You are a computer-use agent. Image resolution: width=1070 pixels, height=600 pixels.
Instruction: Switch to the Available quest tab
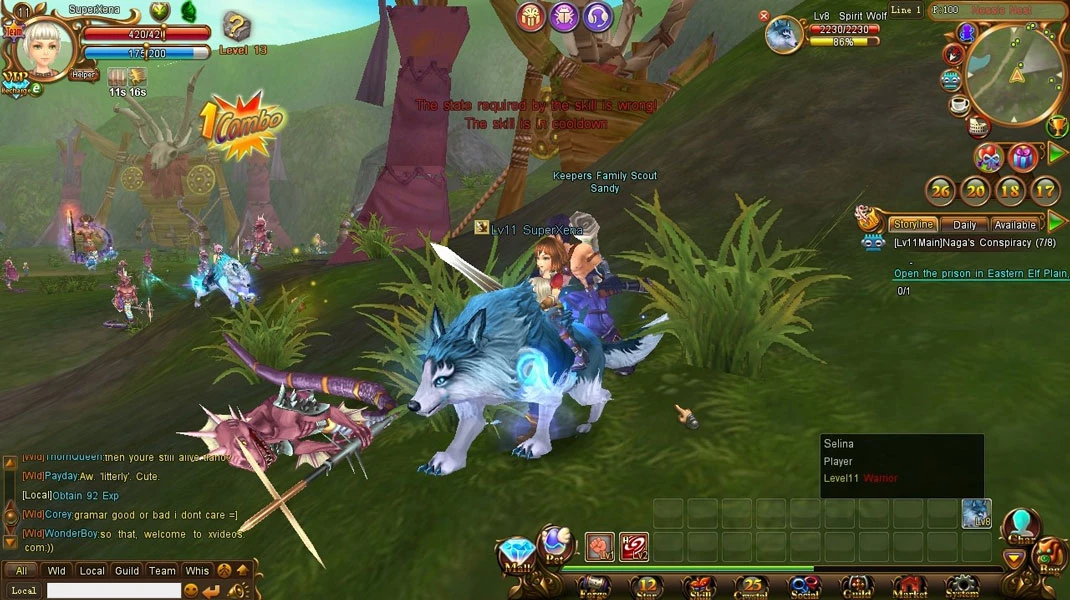point(1014,225)
